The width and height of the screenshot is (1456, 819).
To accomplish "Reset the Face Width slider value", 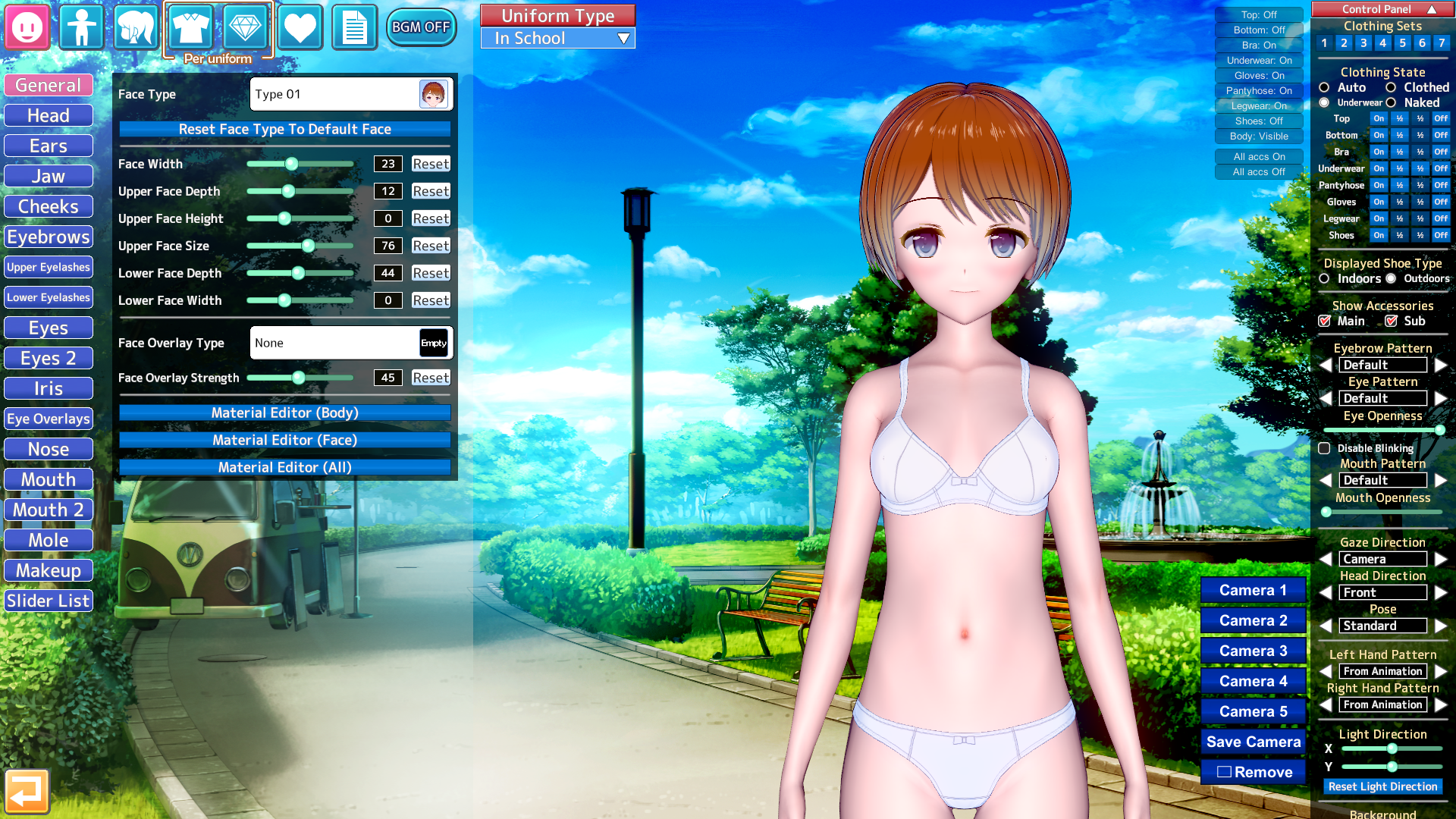I will pos(430,164).
